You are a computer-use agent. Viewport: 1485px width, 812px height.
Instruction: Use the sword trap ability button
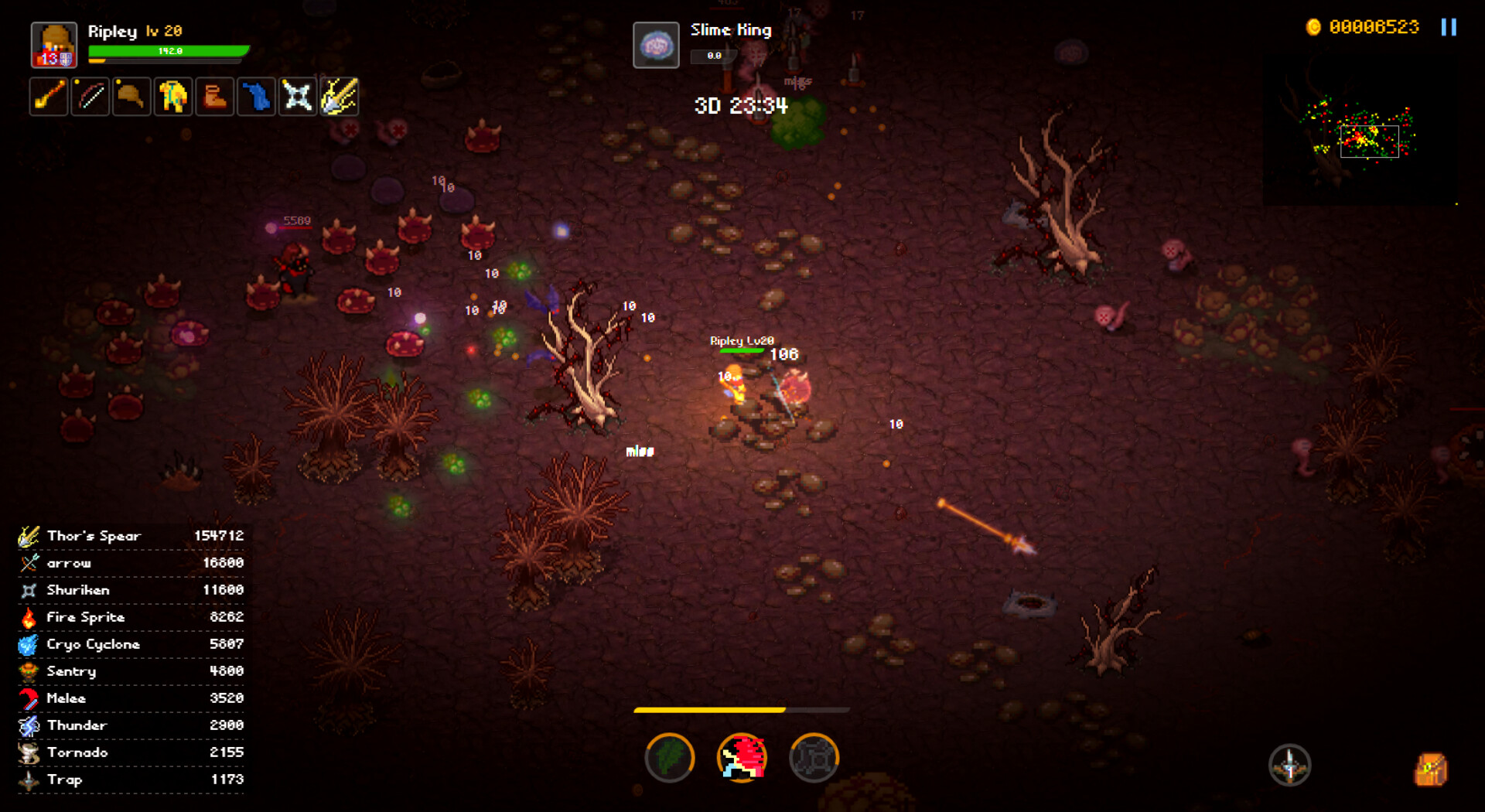[x=1289, y=766]
